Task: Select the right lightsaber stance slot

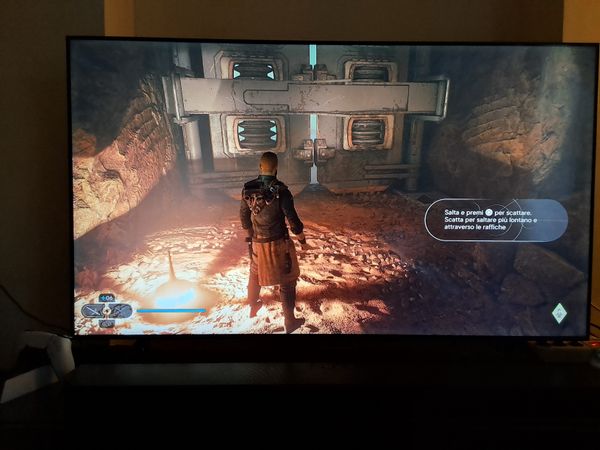Action: [x=120, y=311]
